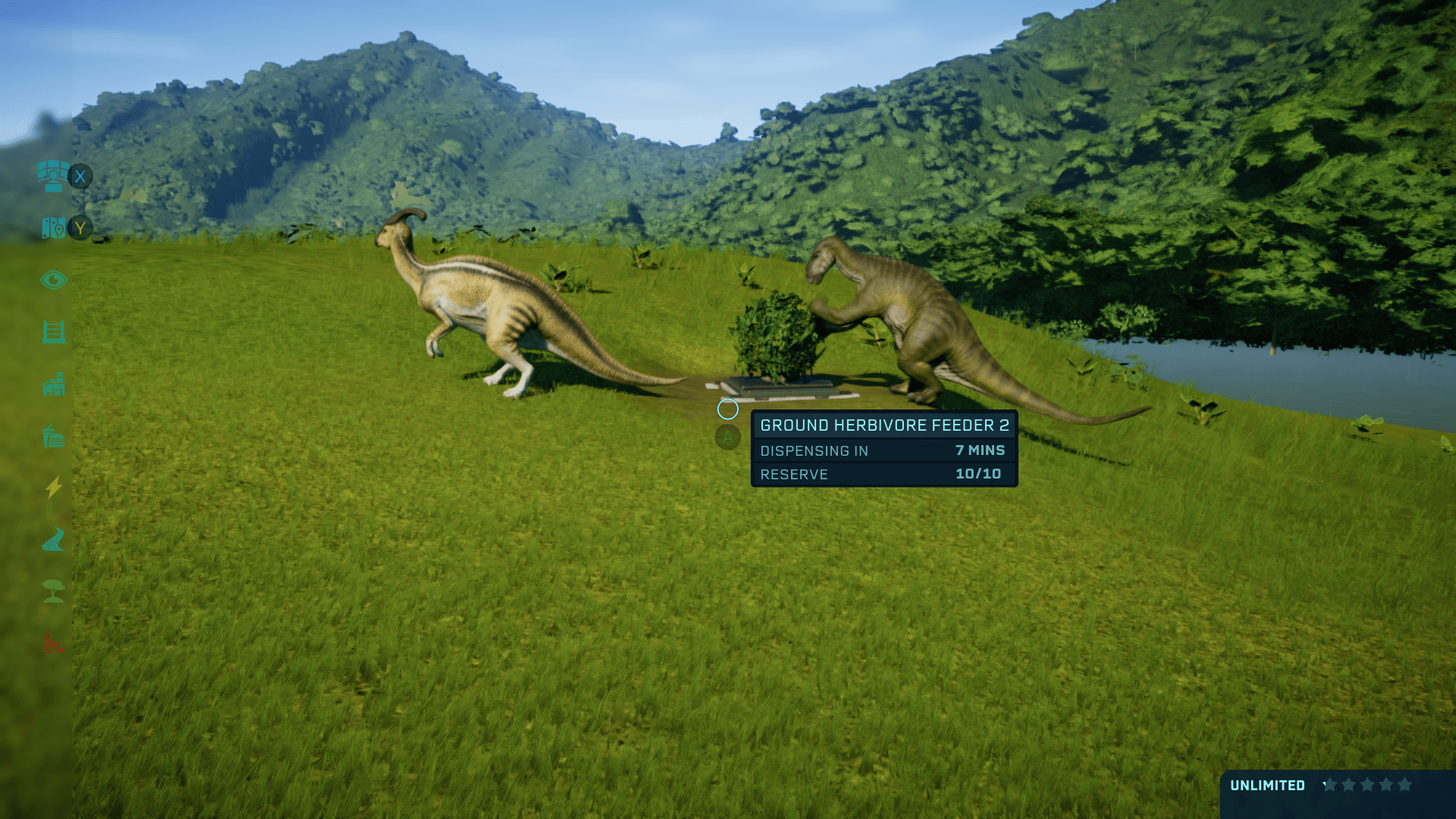1456x819 pixels.
Task: Click the Dispensing In 7 Mins row
Action: coord(883,450)
